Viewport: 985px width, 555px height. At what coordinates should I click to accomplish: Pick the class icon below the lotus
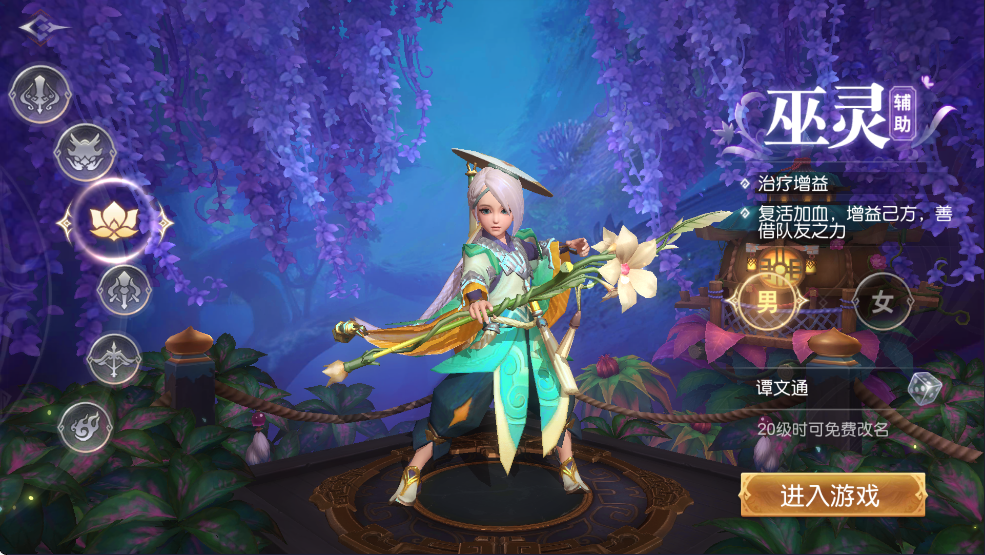click(124, 291)
